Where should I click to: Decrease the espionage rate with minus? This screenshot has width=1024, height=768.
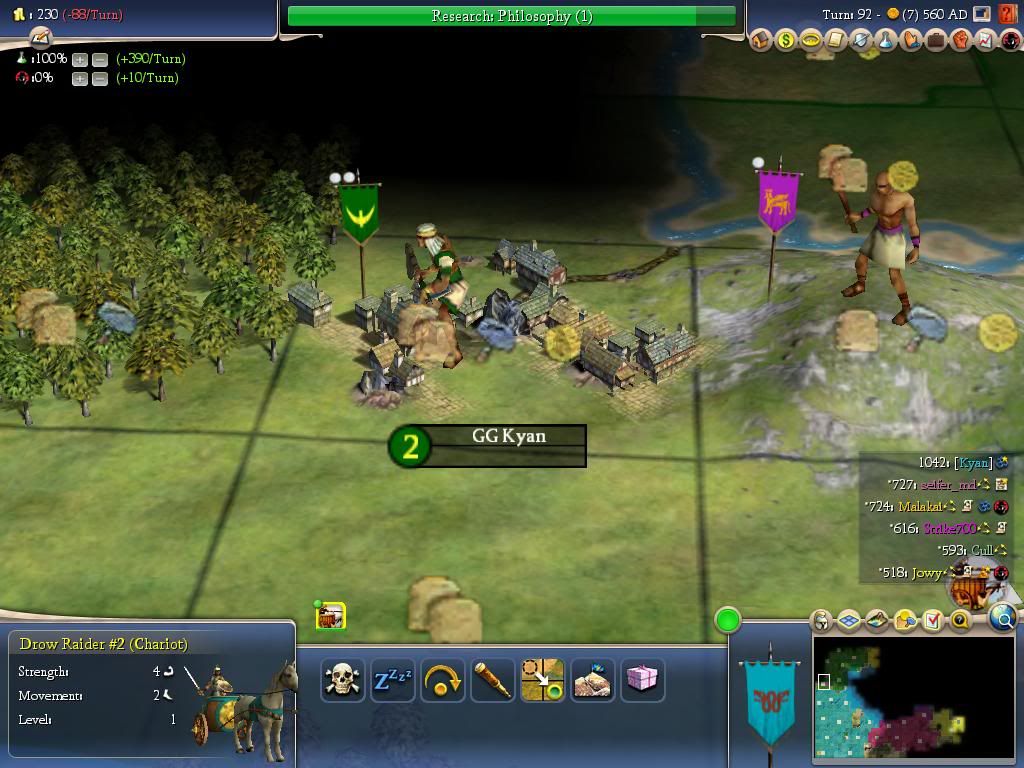click(99, 78)
